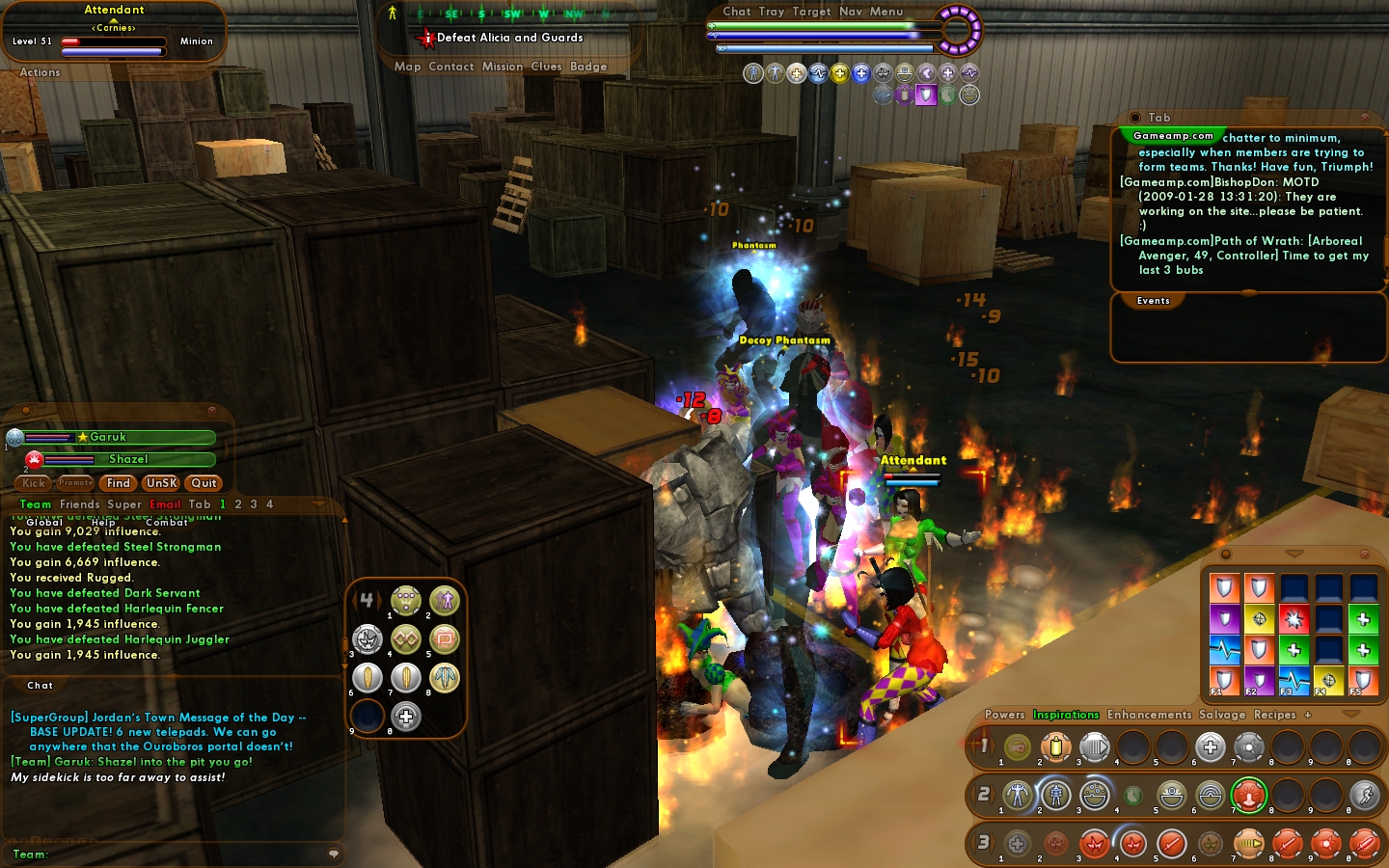
Task: View the Badge list
Action: coord(588,67)
